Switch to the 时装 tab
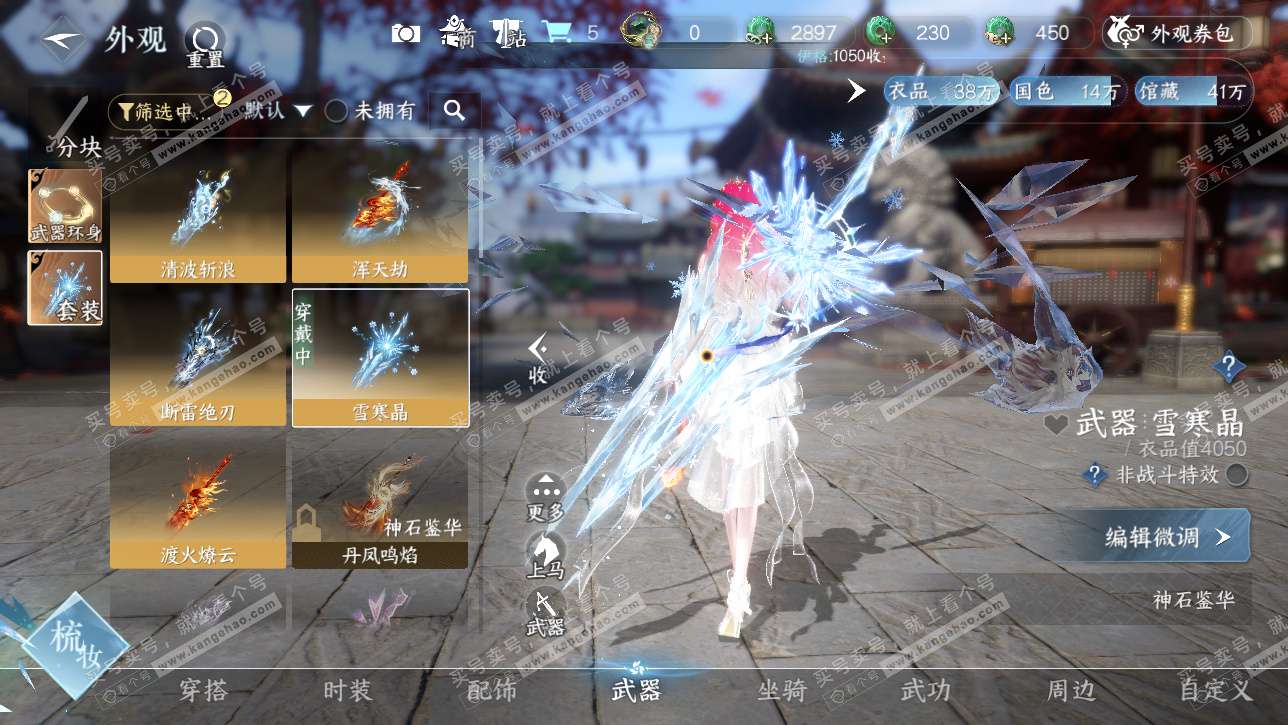Viewport: 1288px width, 725px height. 348,690
